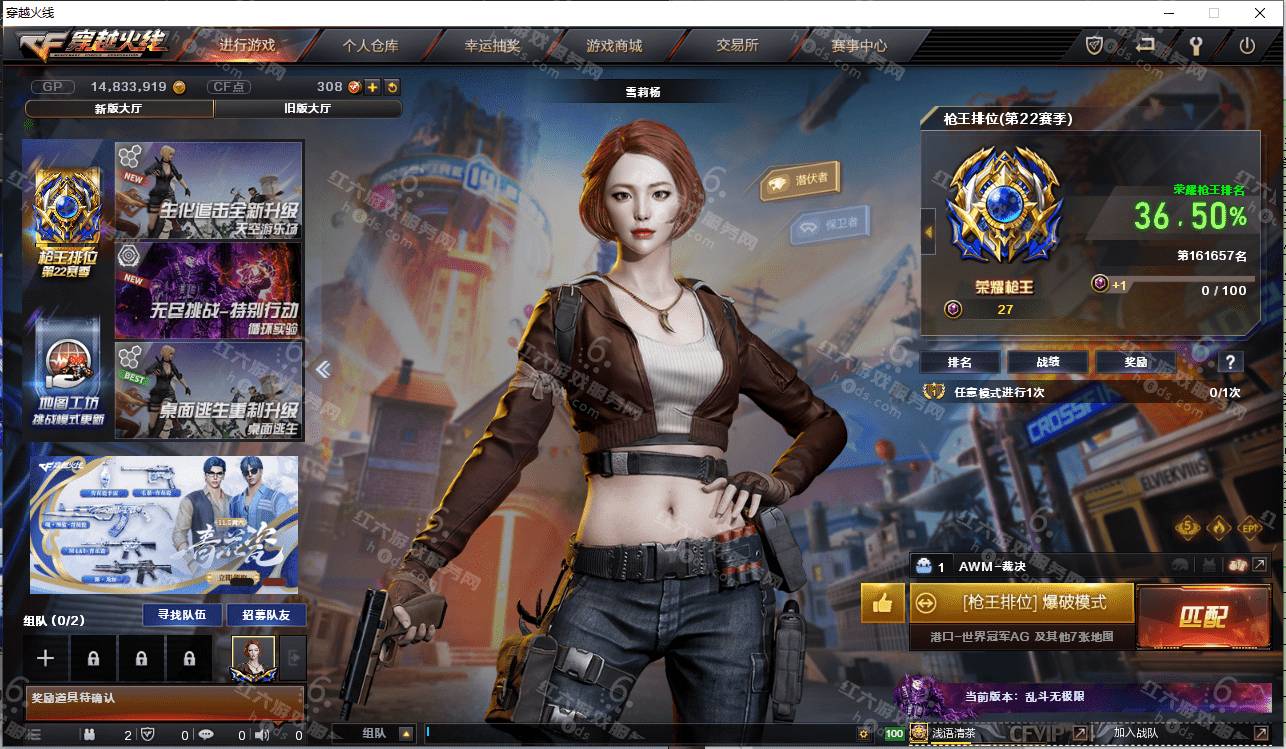Mute the speaker icon in the bottom bar
1286x749 pixels.
260,737
